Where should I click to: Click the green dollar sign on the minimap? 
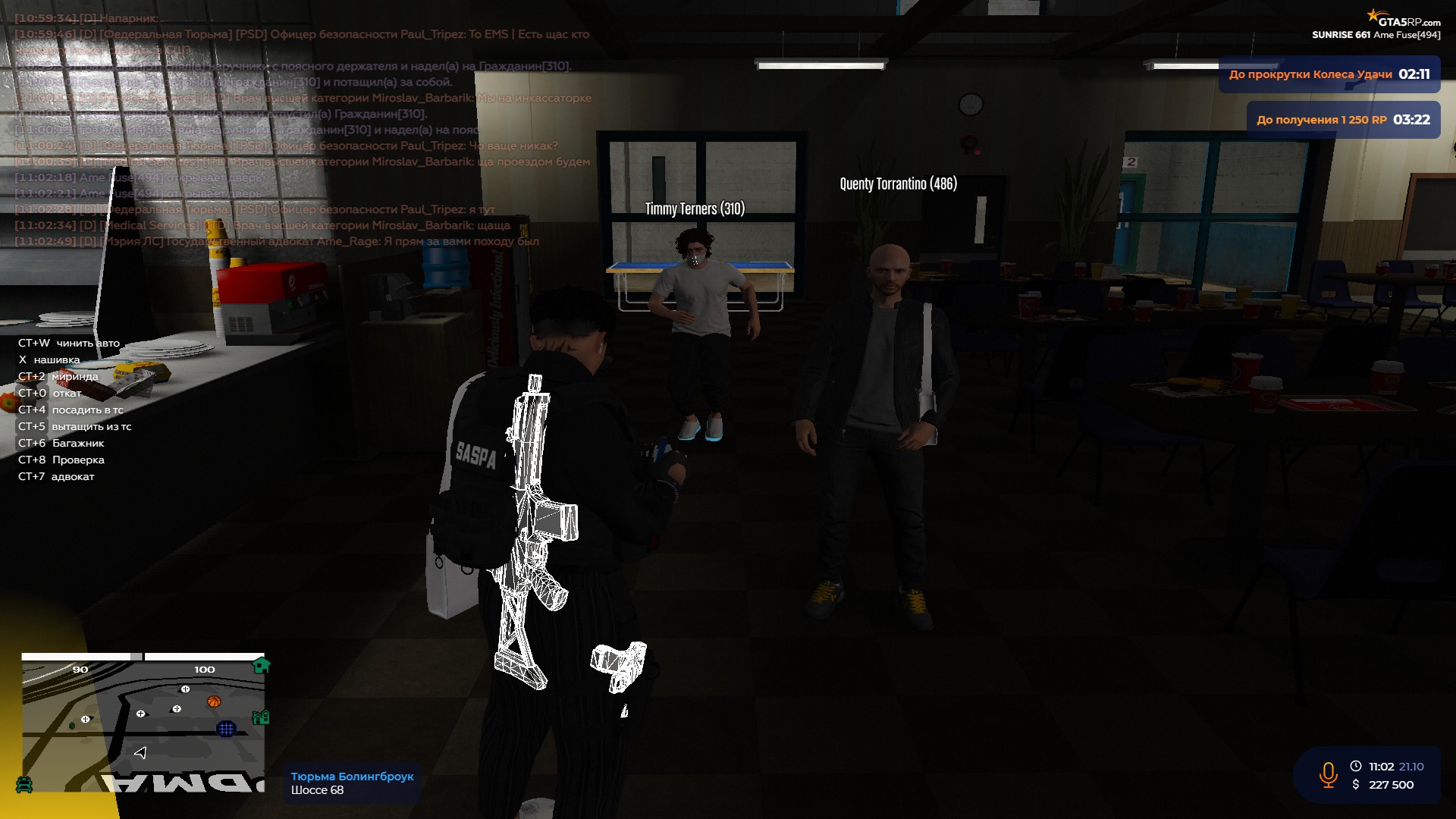(72, 726)
